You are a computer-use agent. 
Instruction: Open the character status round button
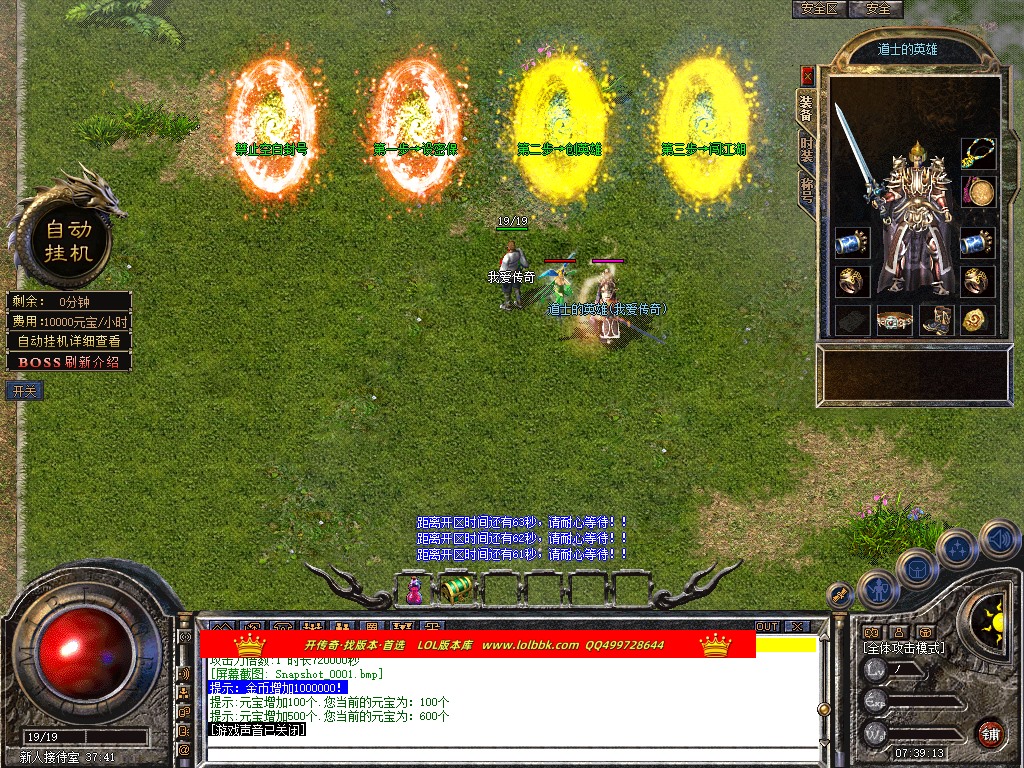click(x=878, y=591)
